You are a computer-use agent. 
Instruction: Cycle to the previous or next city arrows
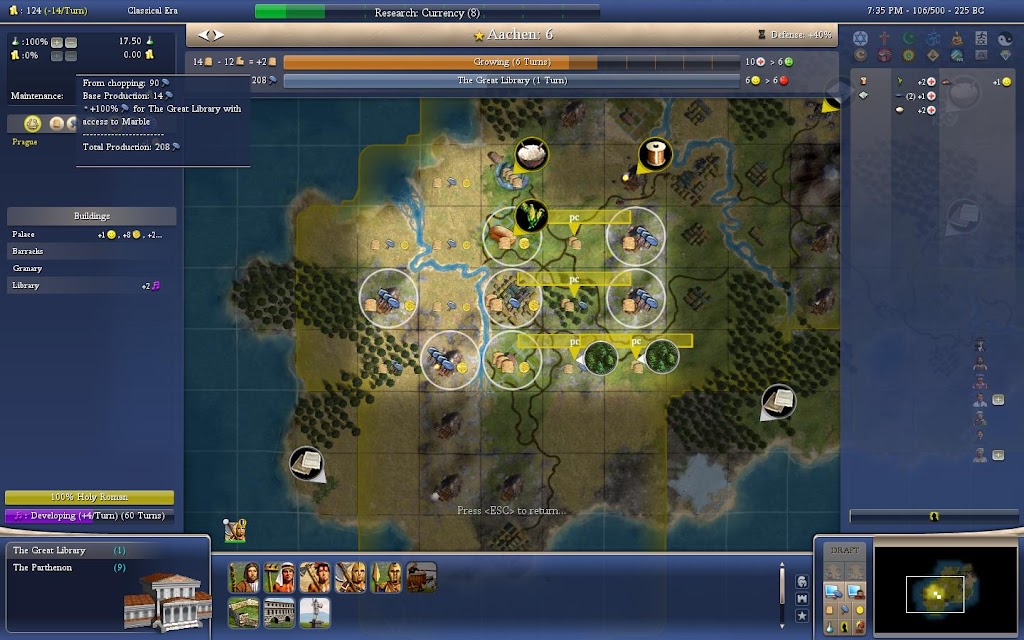(x=211, y=35)
